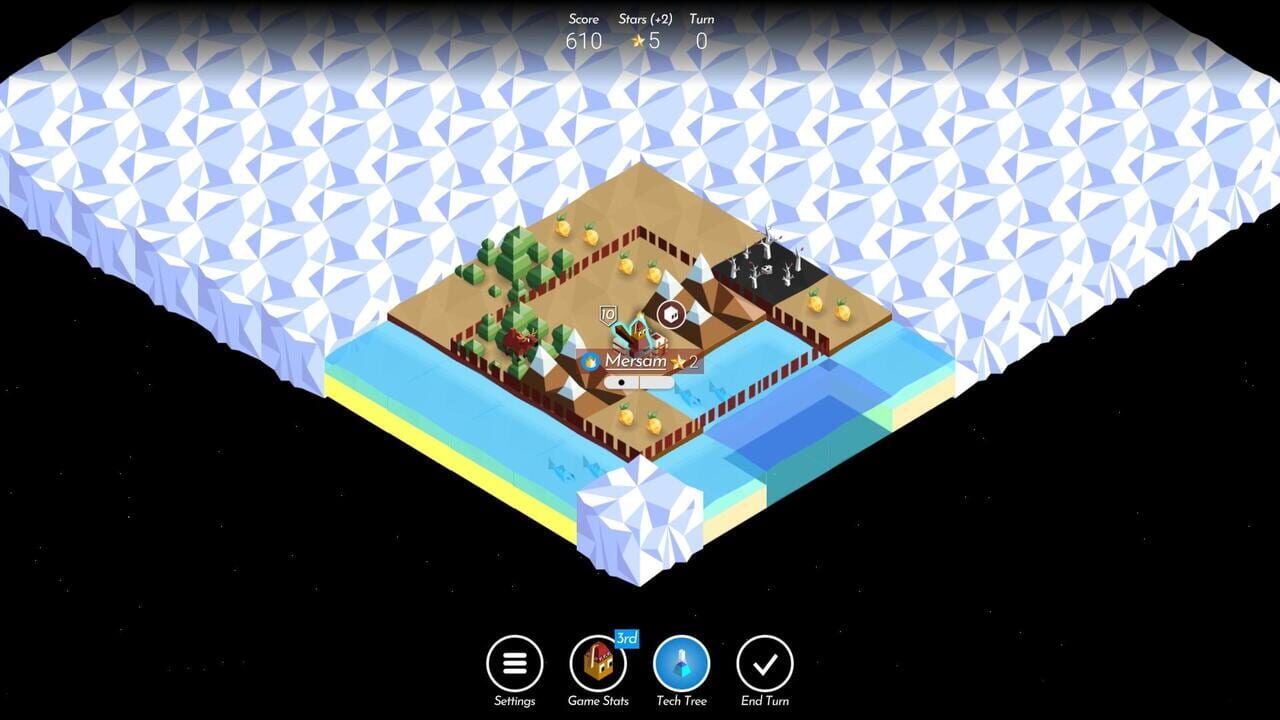Click the tribe emblem beside Mersam's name
Image resolution: width=1280 pixels, height=720 pixels.
590,361
